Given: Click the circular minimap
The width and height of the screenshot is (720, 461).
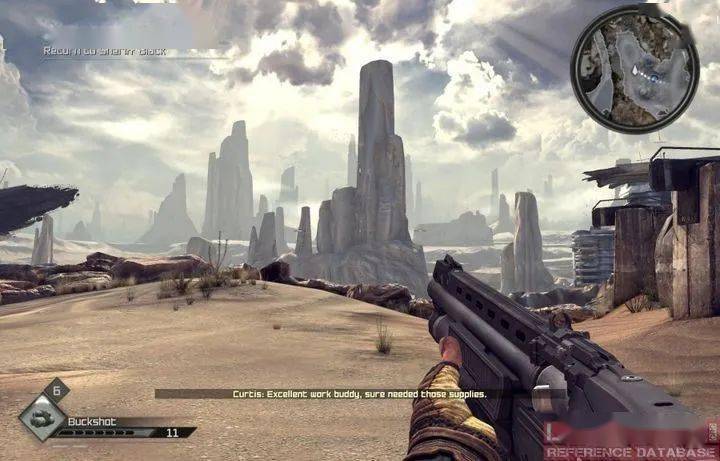Looking at the screenshot, I should pyautogui.click(x=634, y=69).
